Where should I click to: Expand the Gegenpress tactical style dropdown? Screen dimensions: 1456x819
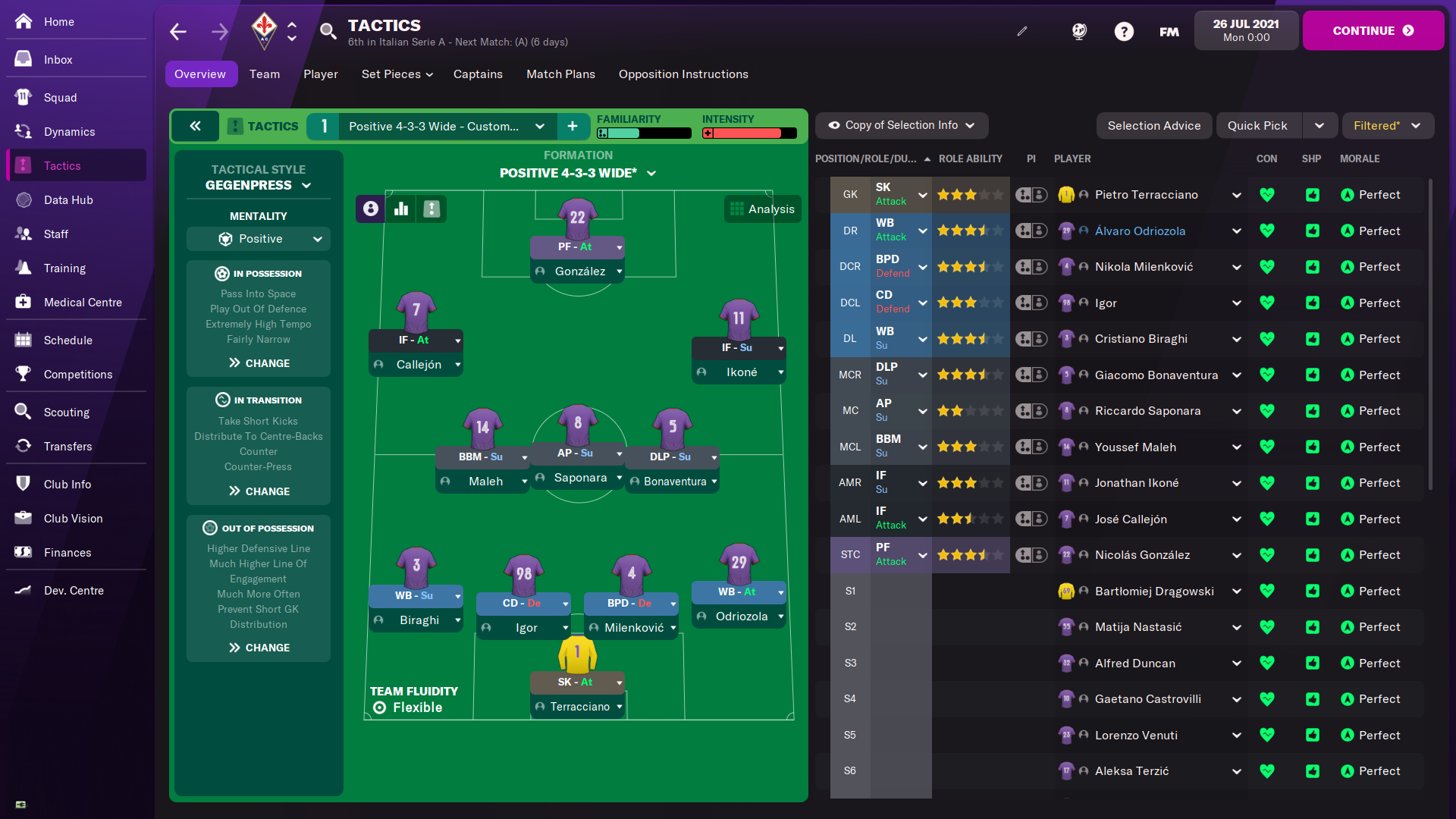pos(258,185)
